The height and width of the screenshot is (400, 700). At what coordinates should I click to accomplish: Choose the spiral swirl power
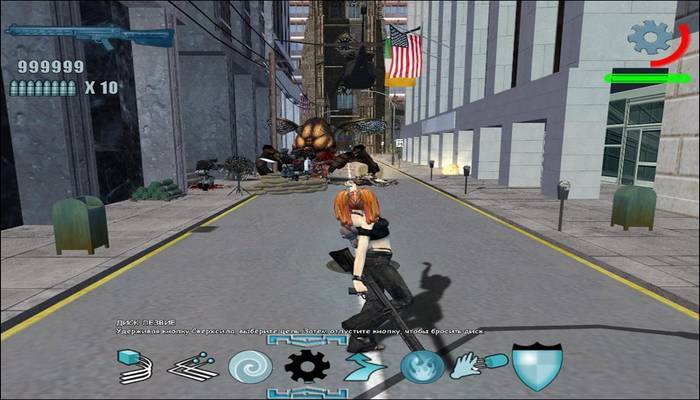pyautogui.click(x=250, y=367)
